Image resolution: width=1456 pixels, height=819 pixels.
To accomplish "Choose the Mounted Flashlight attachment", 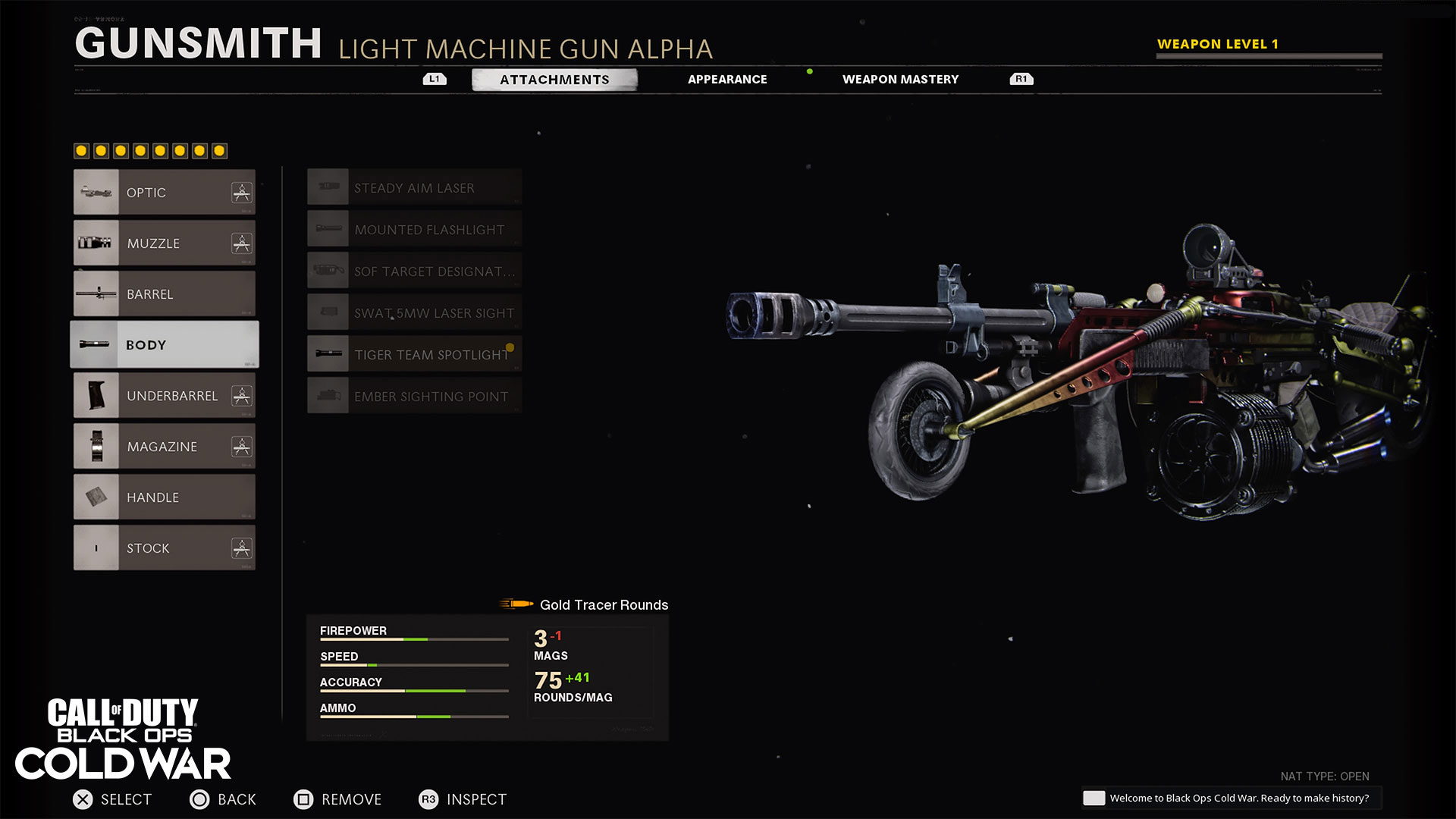I will 414,230.
